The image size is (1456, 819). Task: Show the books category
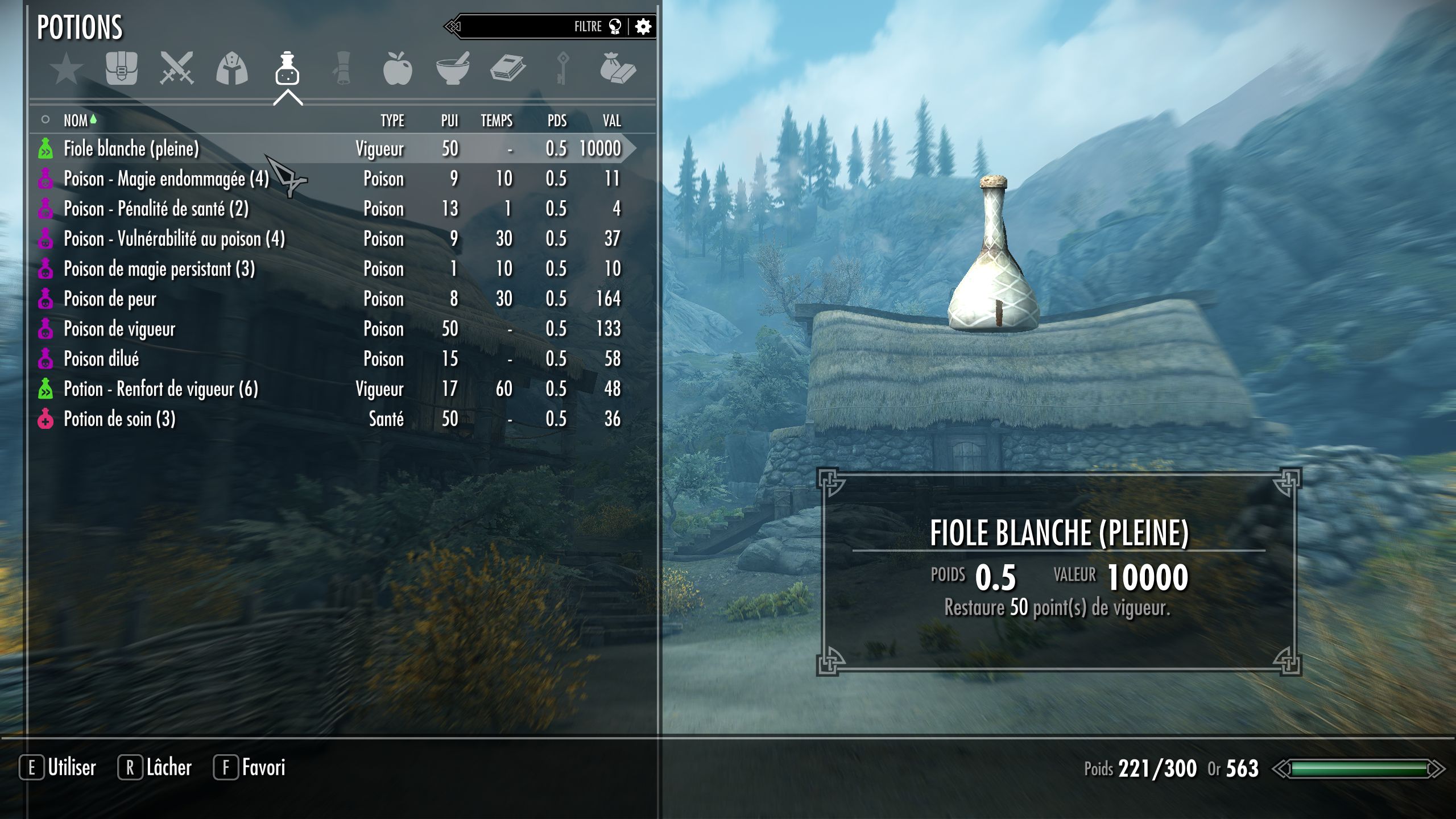pyautogui.click(x=507, y=69)
